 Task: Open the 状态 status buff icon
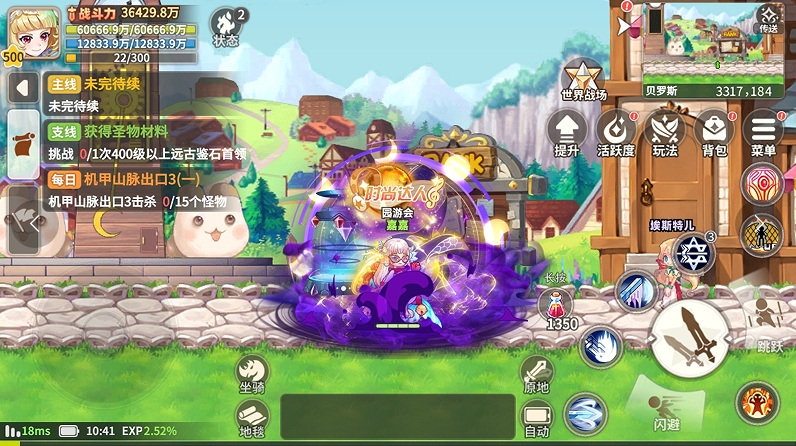tap(227, 26)
